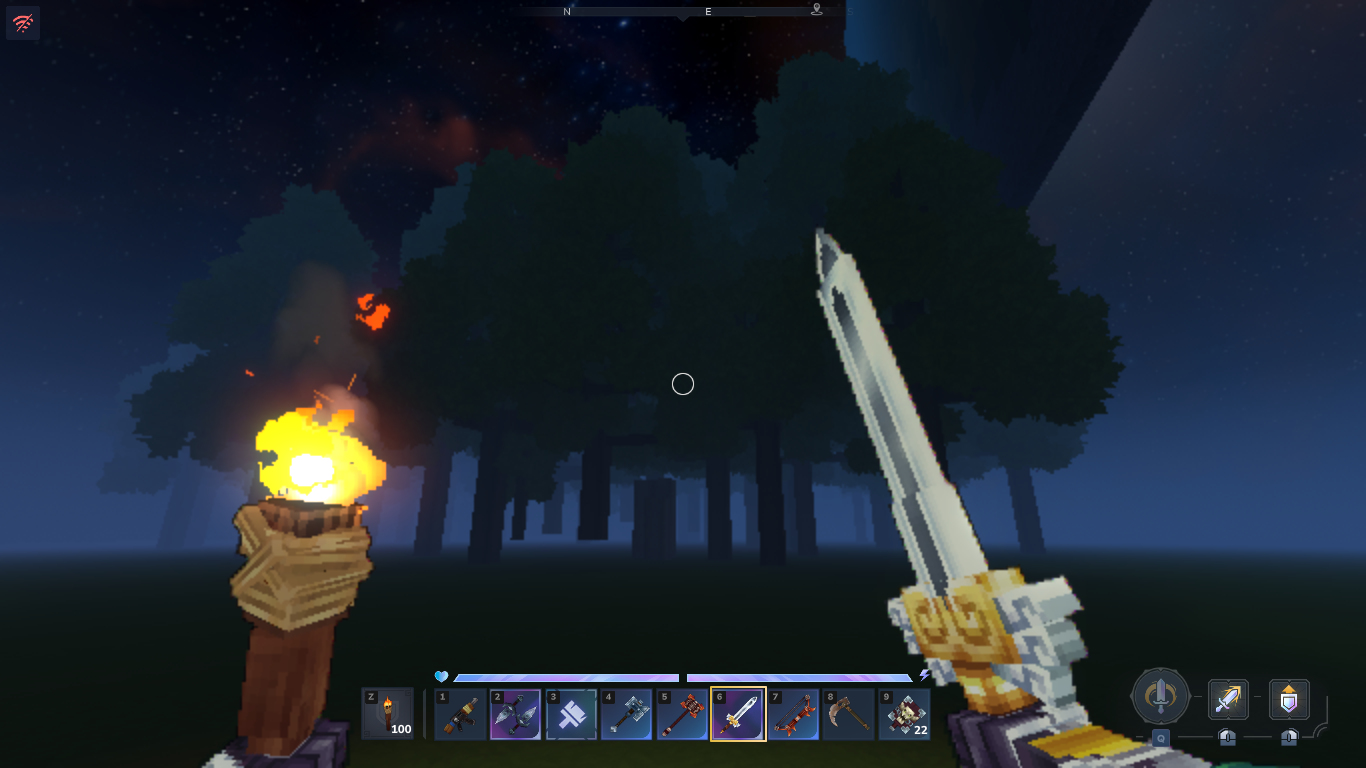Select the map marker on the compass
This screenshot has width=1366, height=768.
pos(817,10)
